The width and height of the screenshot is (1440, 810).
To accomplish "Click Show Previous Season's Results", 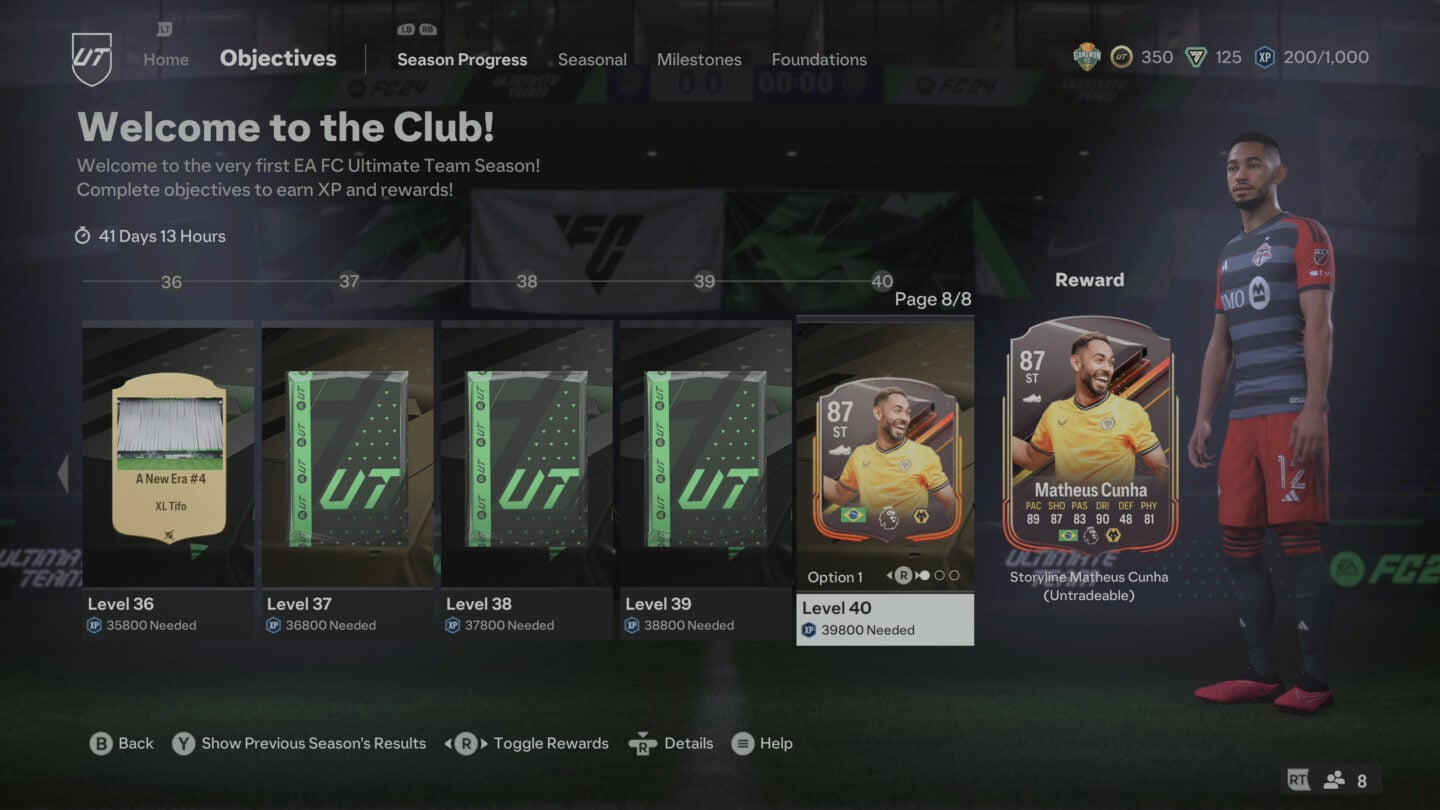I will [x=300, y=743].
